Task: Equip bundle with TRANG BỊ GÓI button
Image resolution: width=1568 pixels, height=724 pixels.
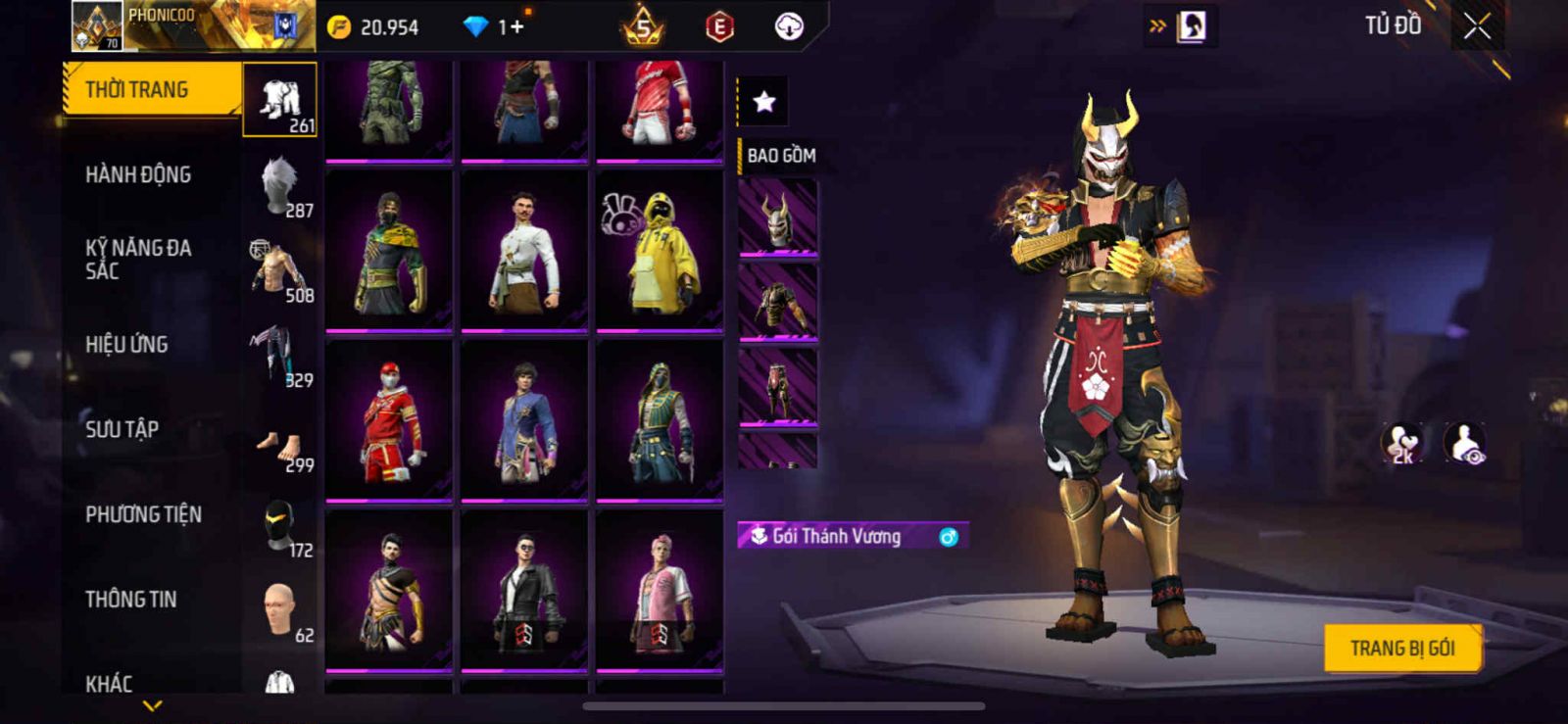Action: pos(1401,648)
